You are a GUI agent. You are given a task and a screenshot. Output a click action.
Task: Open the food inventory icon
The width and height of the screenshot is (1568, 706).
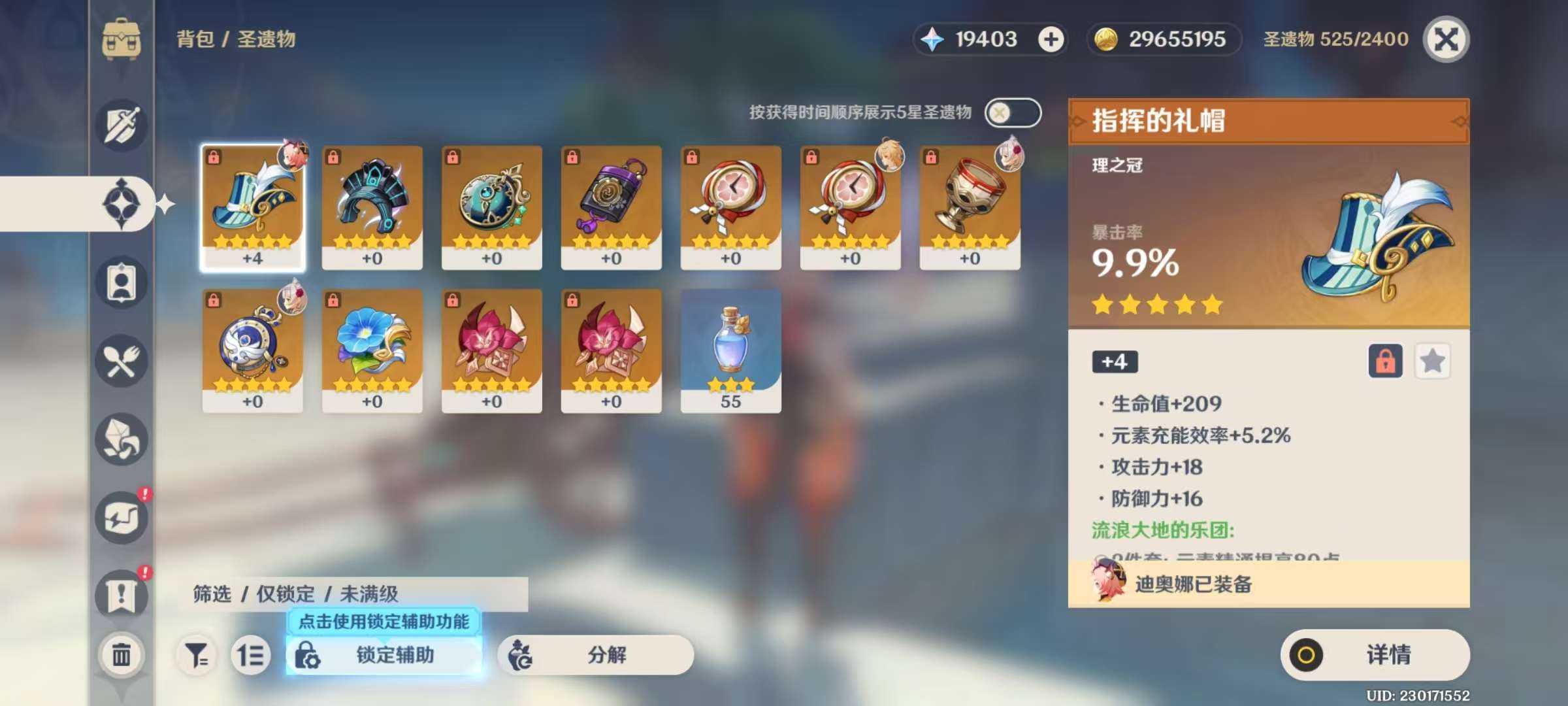coord(121,361)
